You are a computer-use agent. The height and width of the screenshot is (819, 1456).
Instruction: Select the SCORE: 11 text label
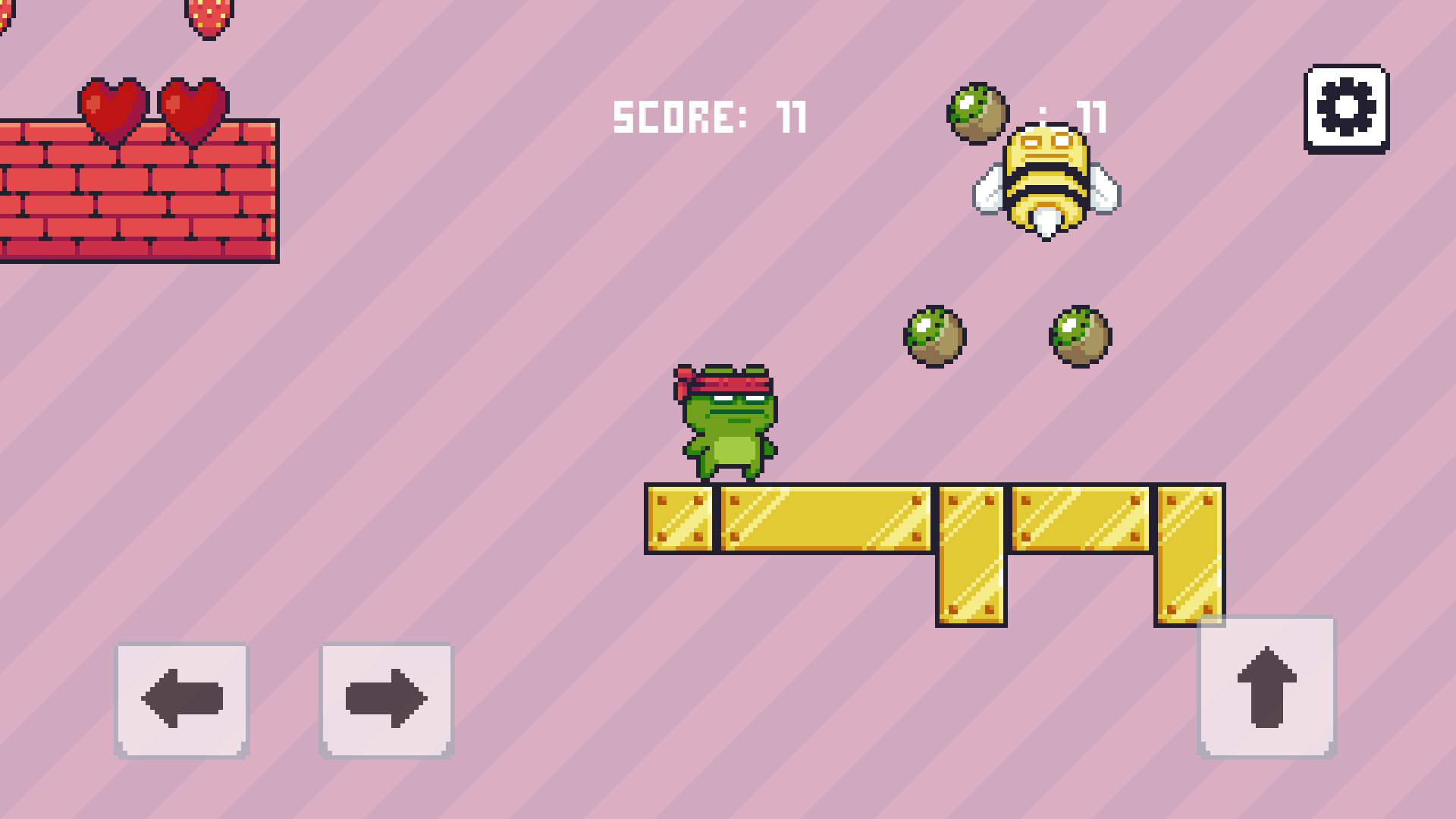click(709, 115)
